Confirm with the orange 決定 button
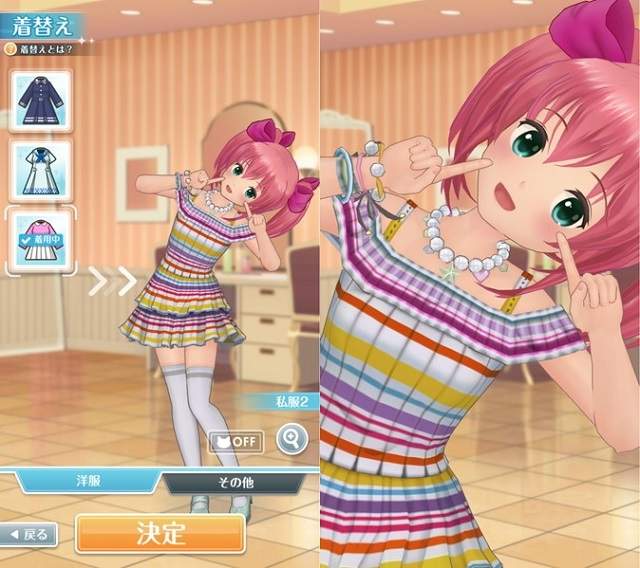640x568 pixels. [160, 532]
